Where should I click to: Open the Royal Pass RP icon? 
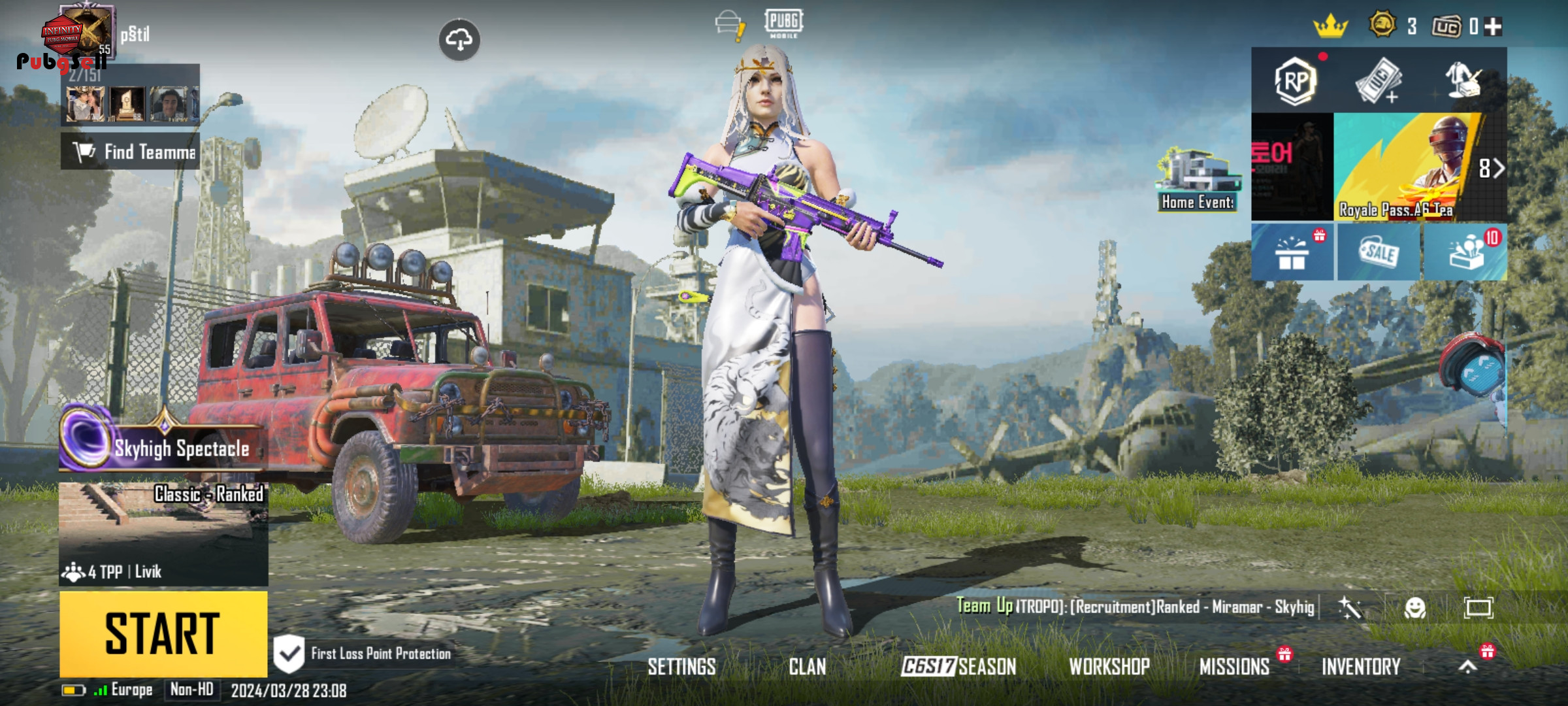tap(1294, 82)
